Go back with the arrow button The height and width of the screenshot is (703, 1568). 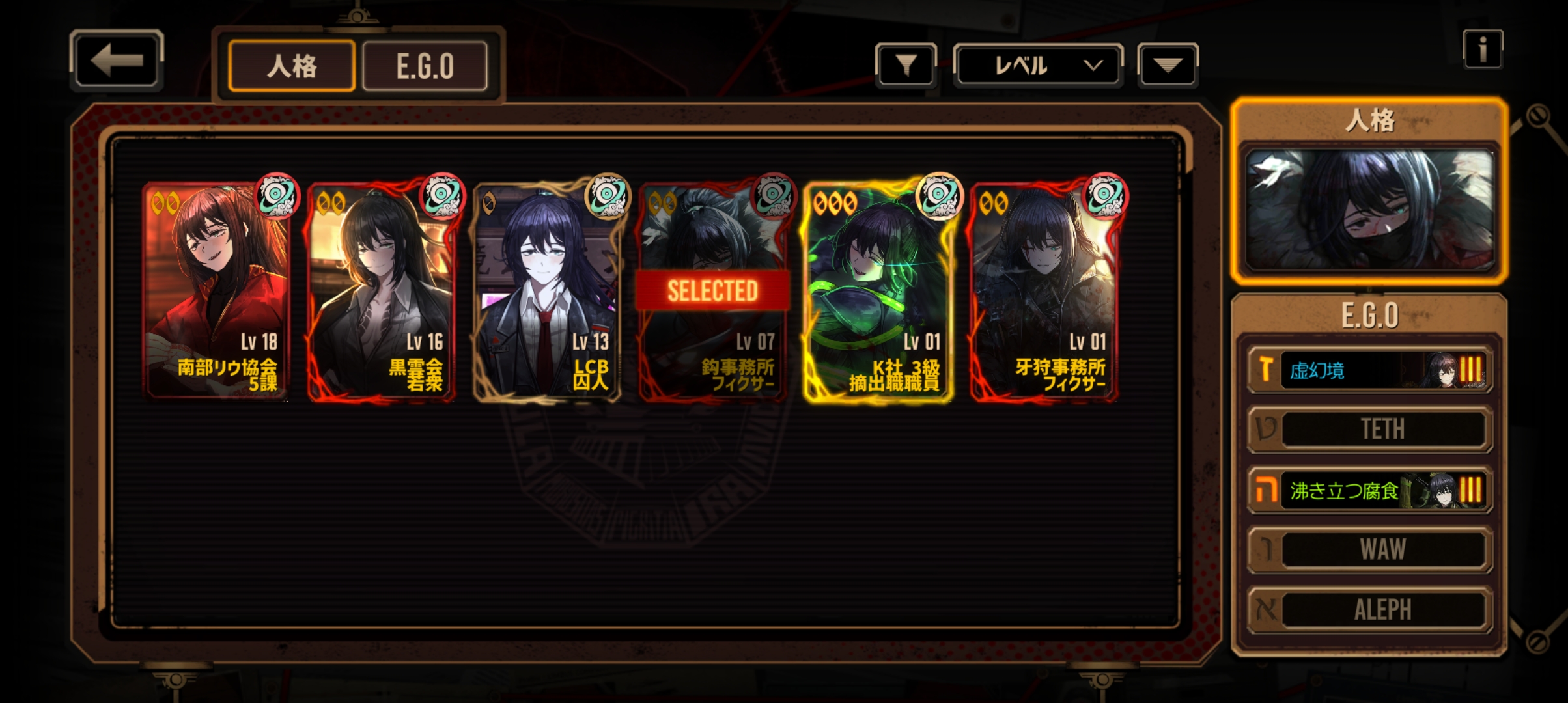pyautogui.click(x=116, y=61)
